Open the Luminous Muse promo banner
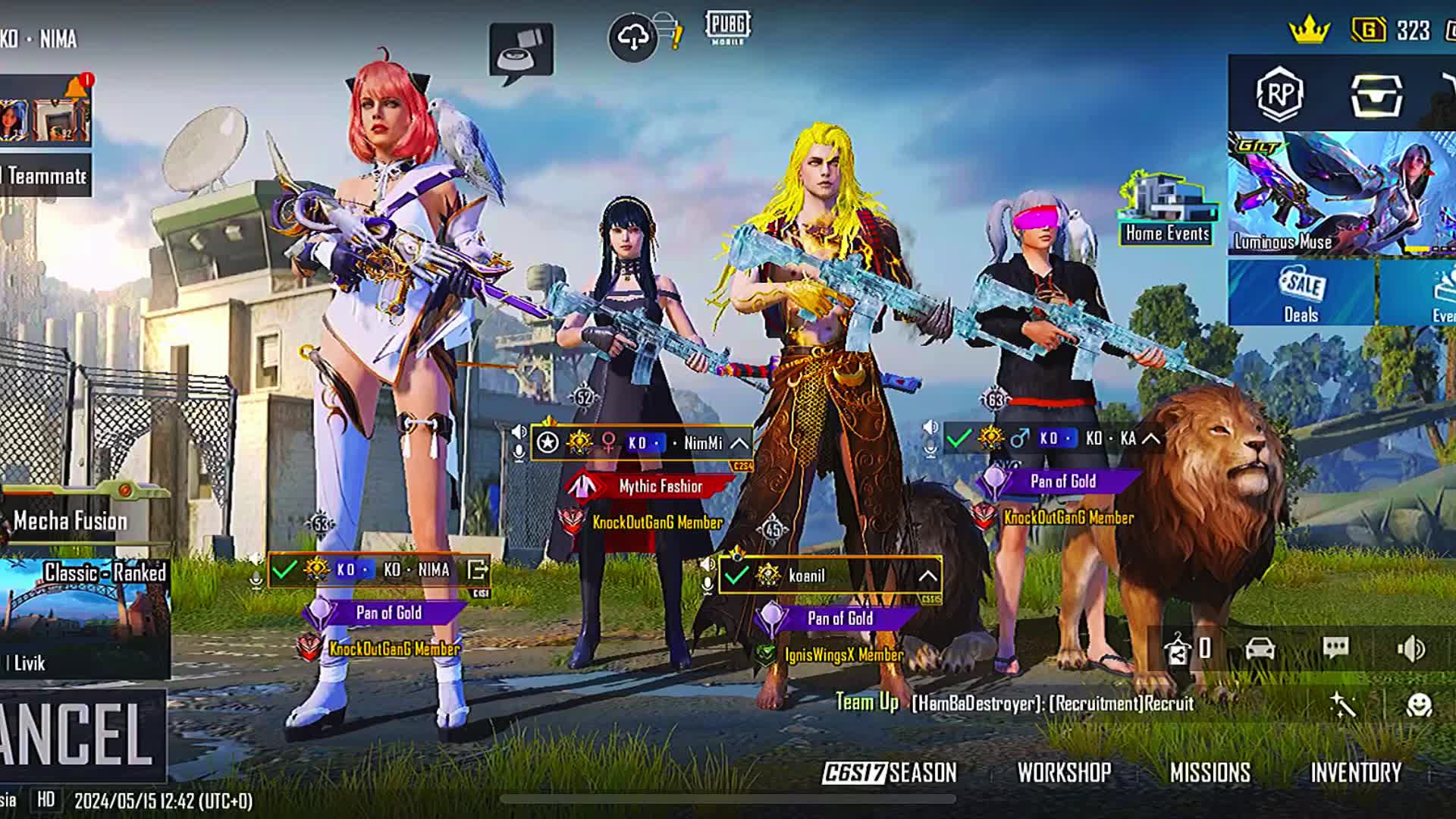 pyautogui.click(x=1341, y=193)
